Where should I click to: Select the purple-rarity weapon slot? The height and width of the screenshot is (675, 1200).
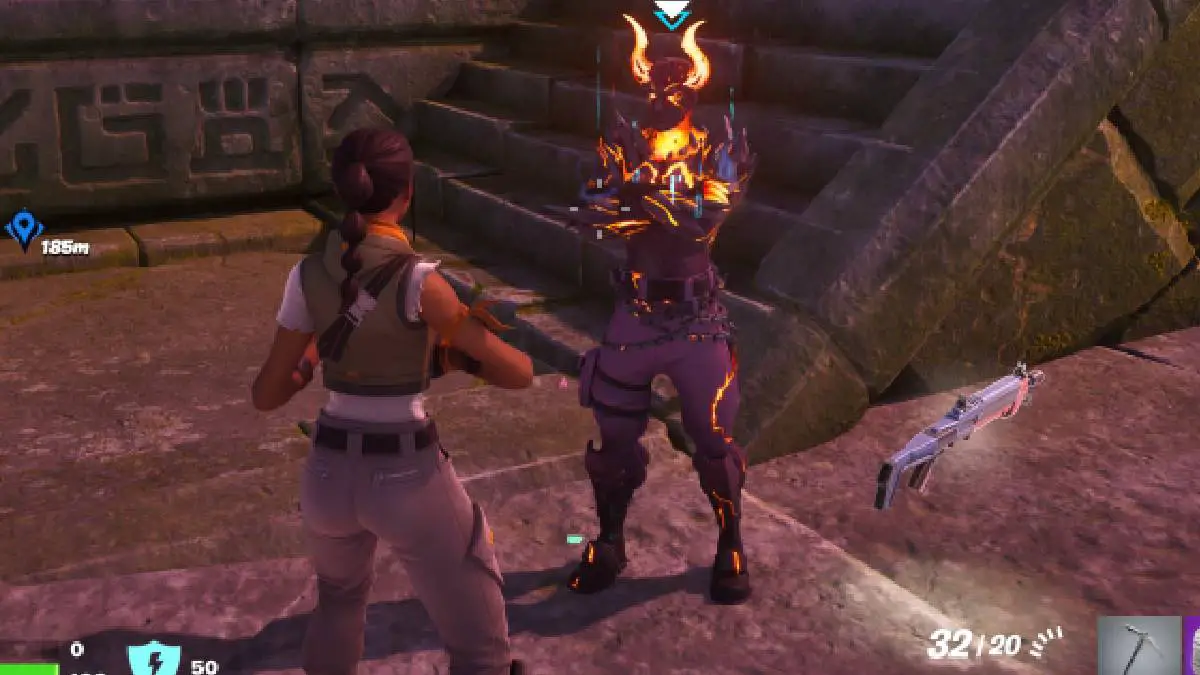(1192, 645)
